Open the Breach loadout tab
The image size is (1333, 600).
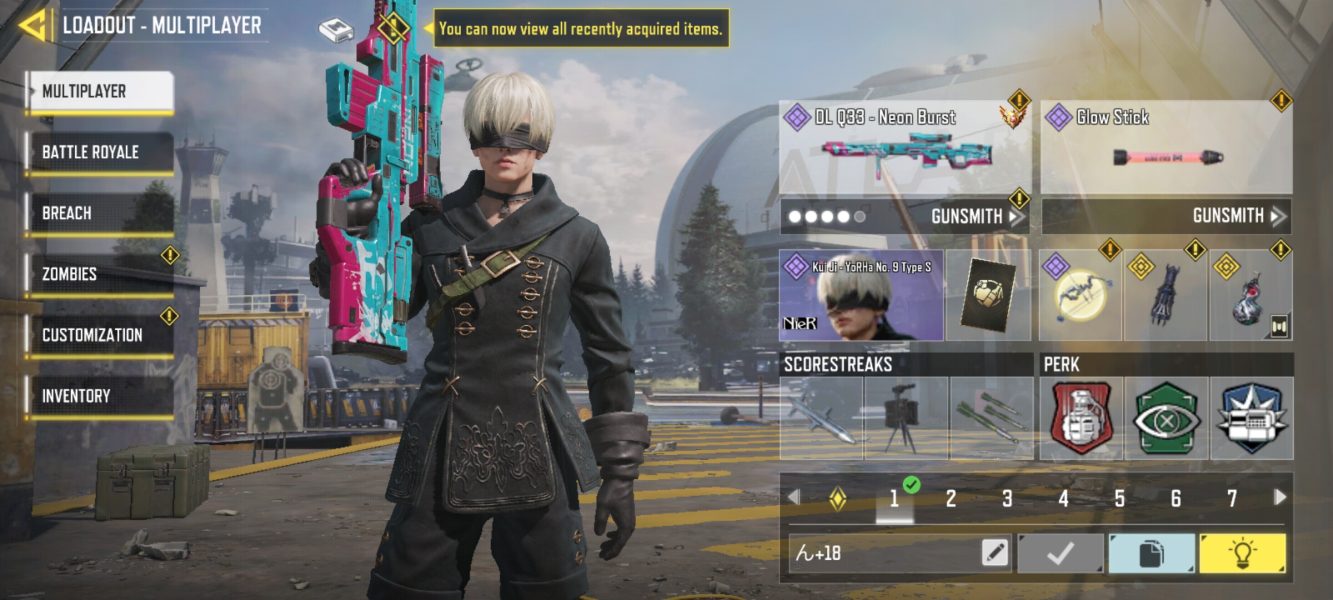pos(99,214)
